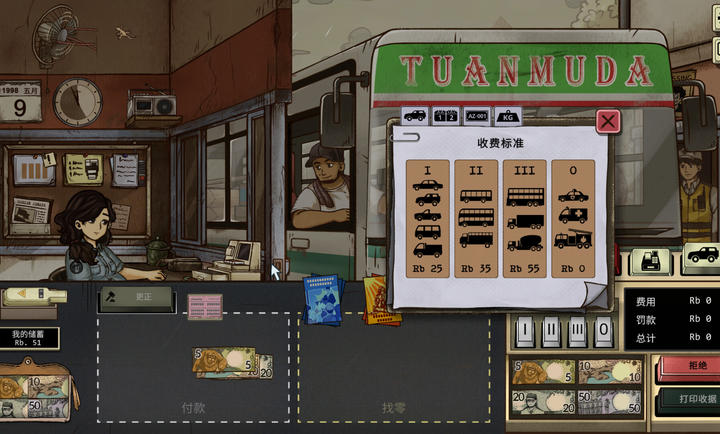Close the 收费标准 fee chart
The width and height of the screenshot is (720, 434).
[608, 121]
